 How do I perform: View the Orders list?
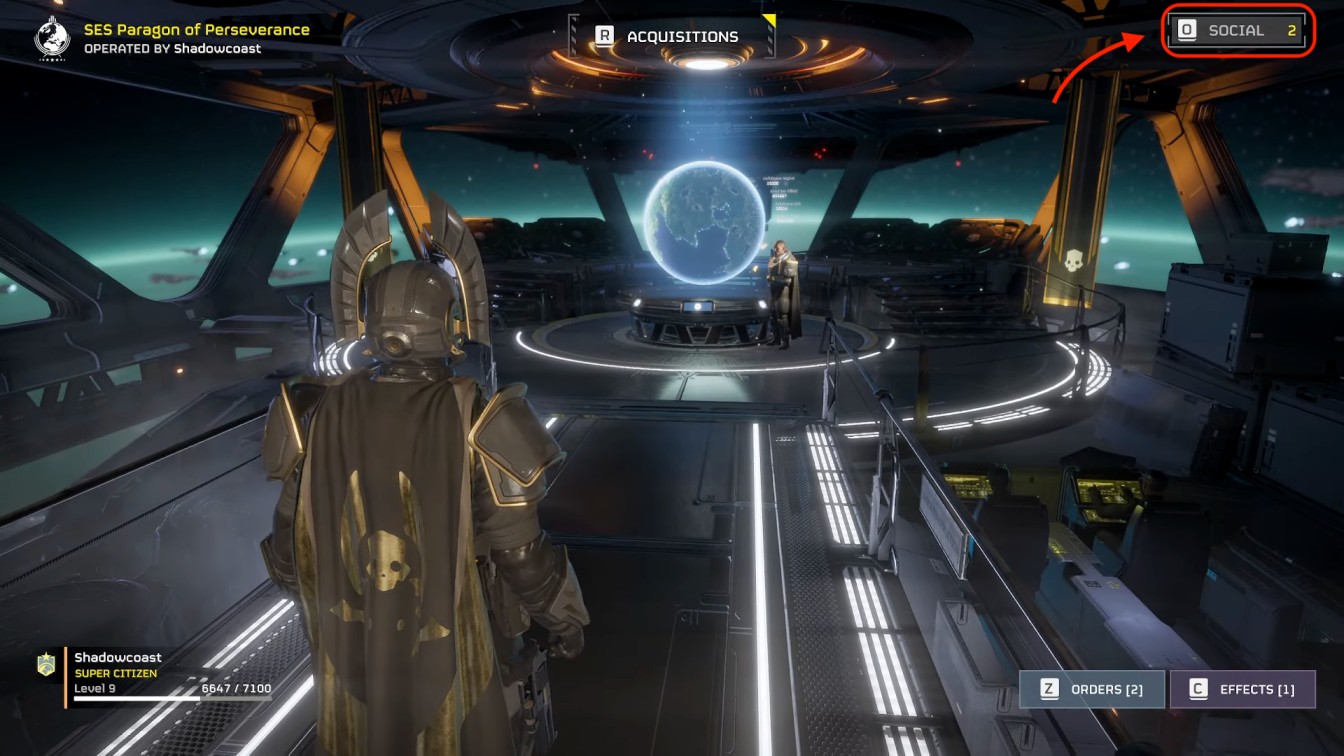click(1092, 689)
